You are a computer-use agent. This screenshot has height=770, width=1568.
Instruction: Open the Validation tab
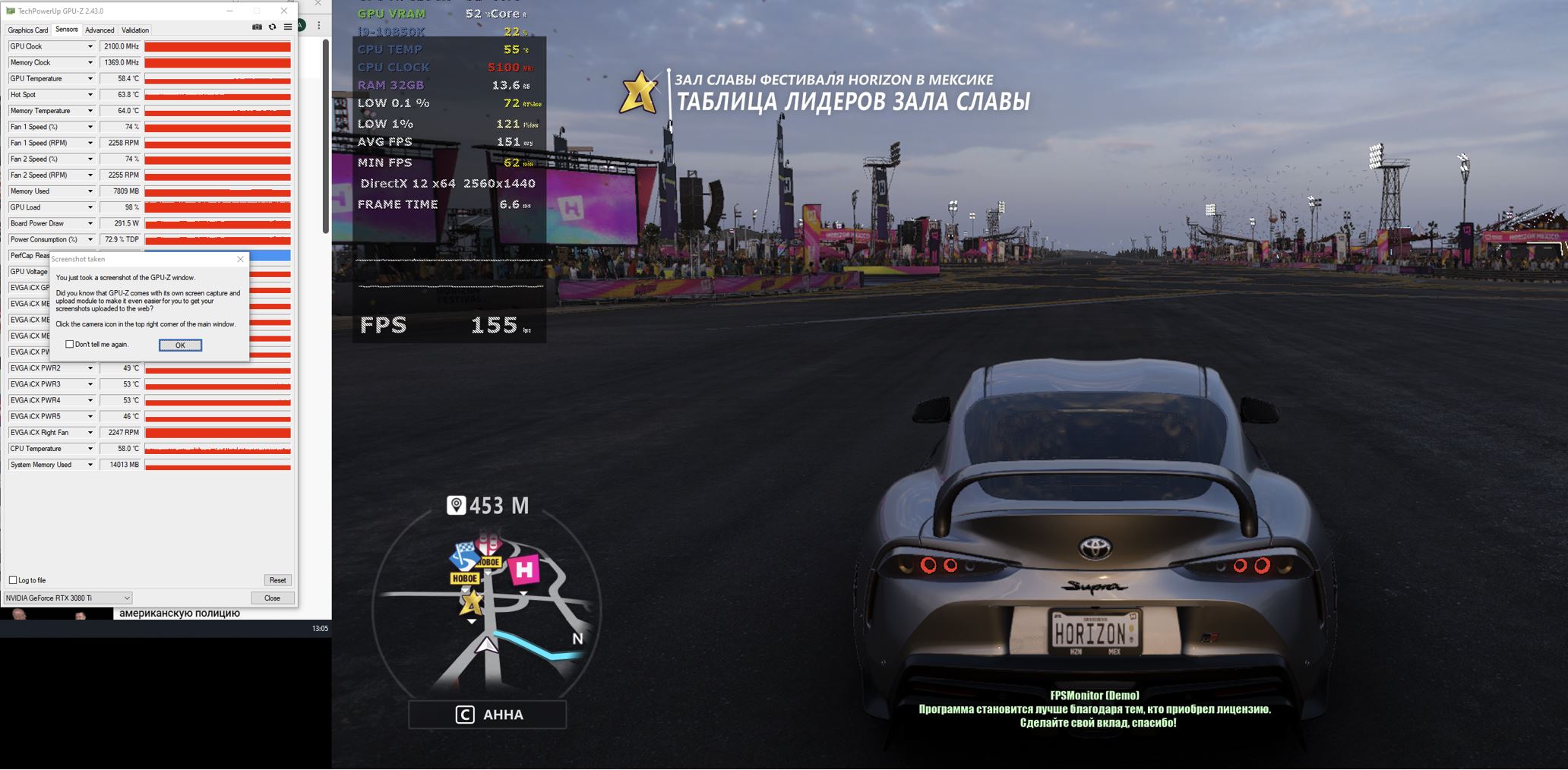[135, 30]
